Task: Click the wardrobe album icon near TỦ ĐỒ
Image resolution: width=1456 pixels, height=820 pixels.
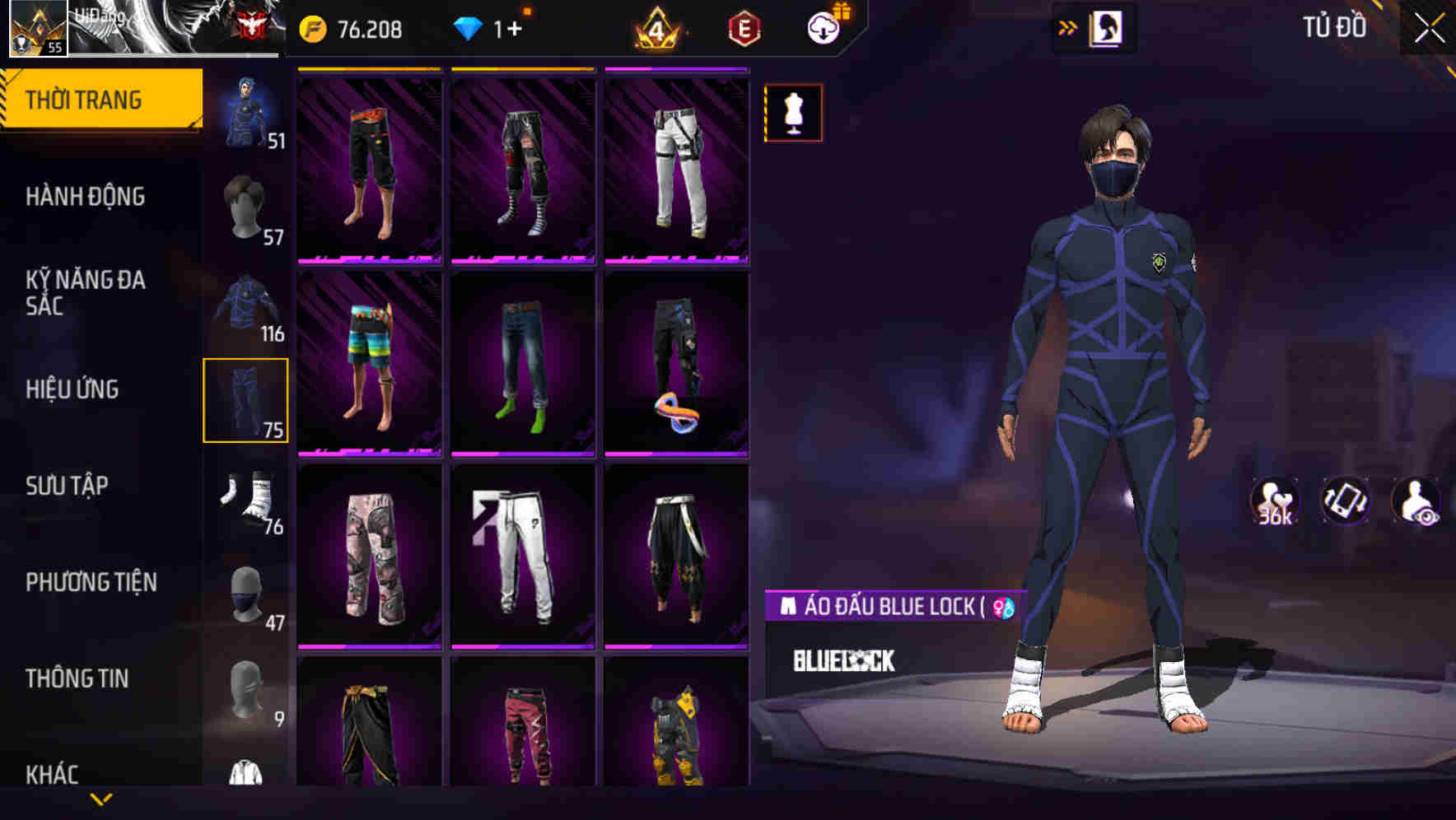Action: (x=1108, y=27)
